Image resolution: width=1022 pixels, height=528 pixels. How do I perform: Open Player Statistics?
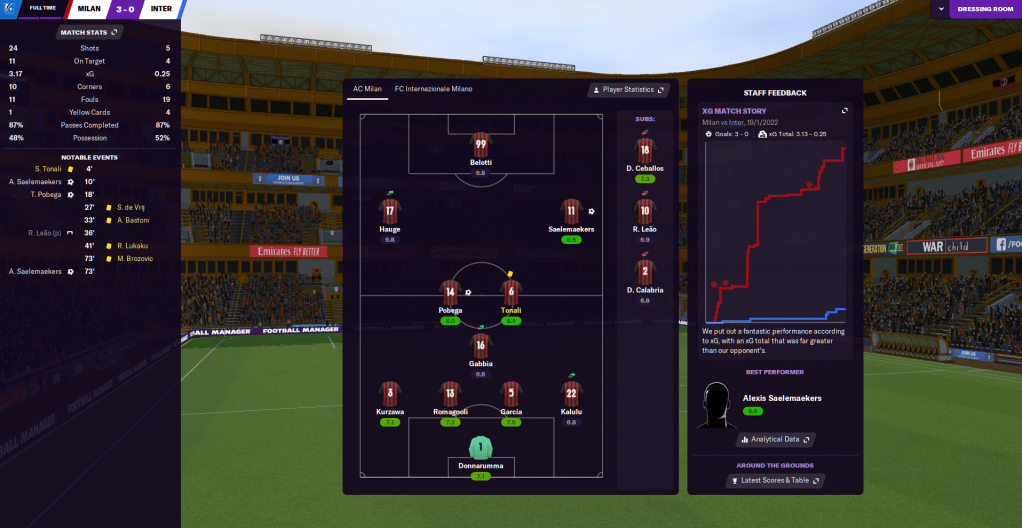pyautogui.click(x=629, y=89)
